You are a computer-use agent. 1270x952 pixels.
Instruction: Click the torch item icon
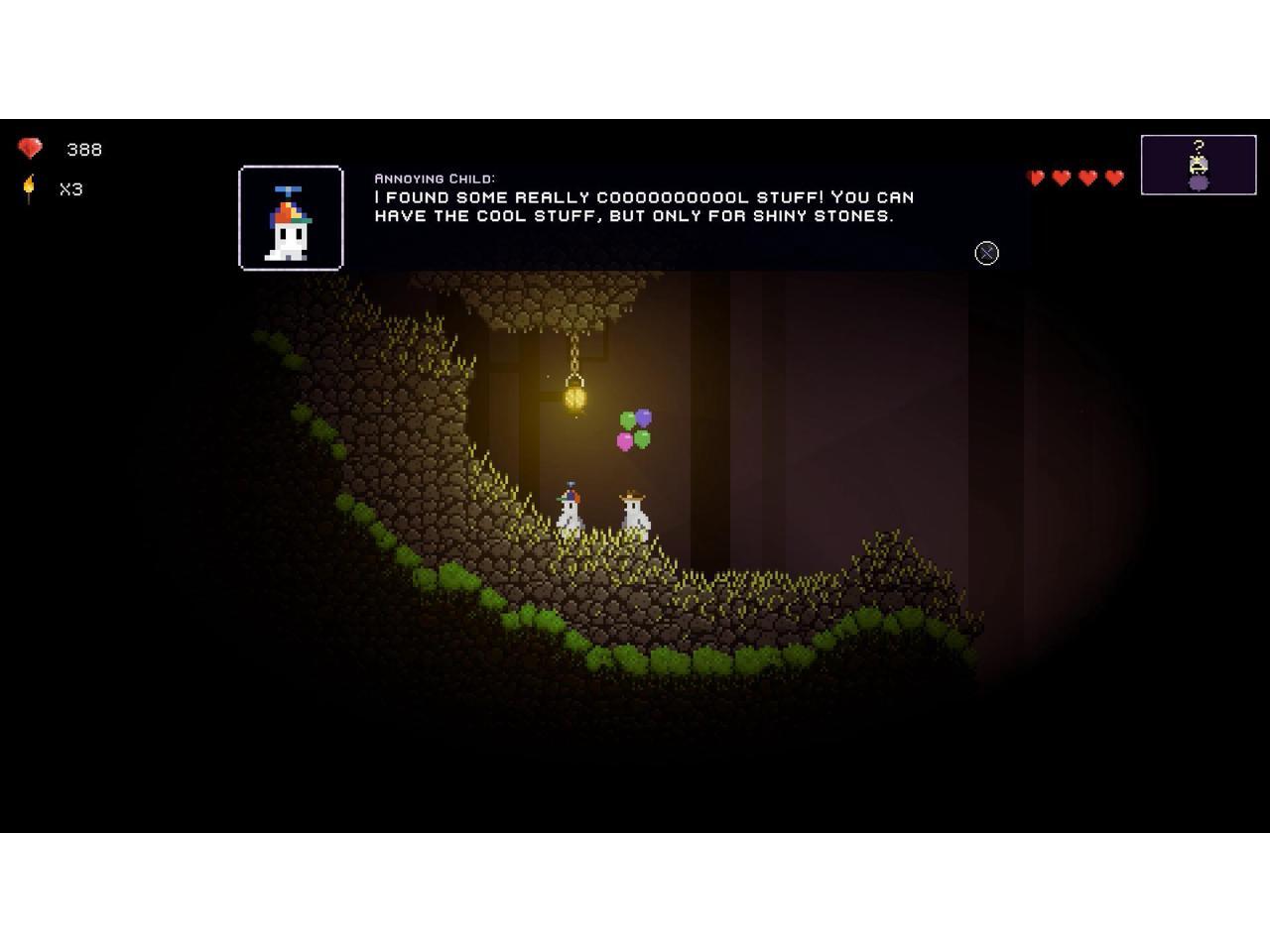(x=30, y=188)
